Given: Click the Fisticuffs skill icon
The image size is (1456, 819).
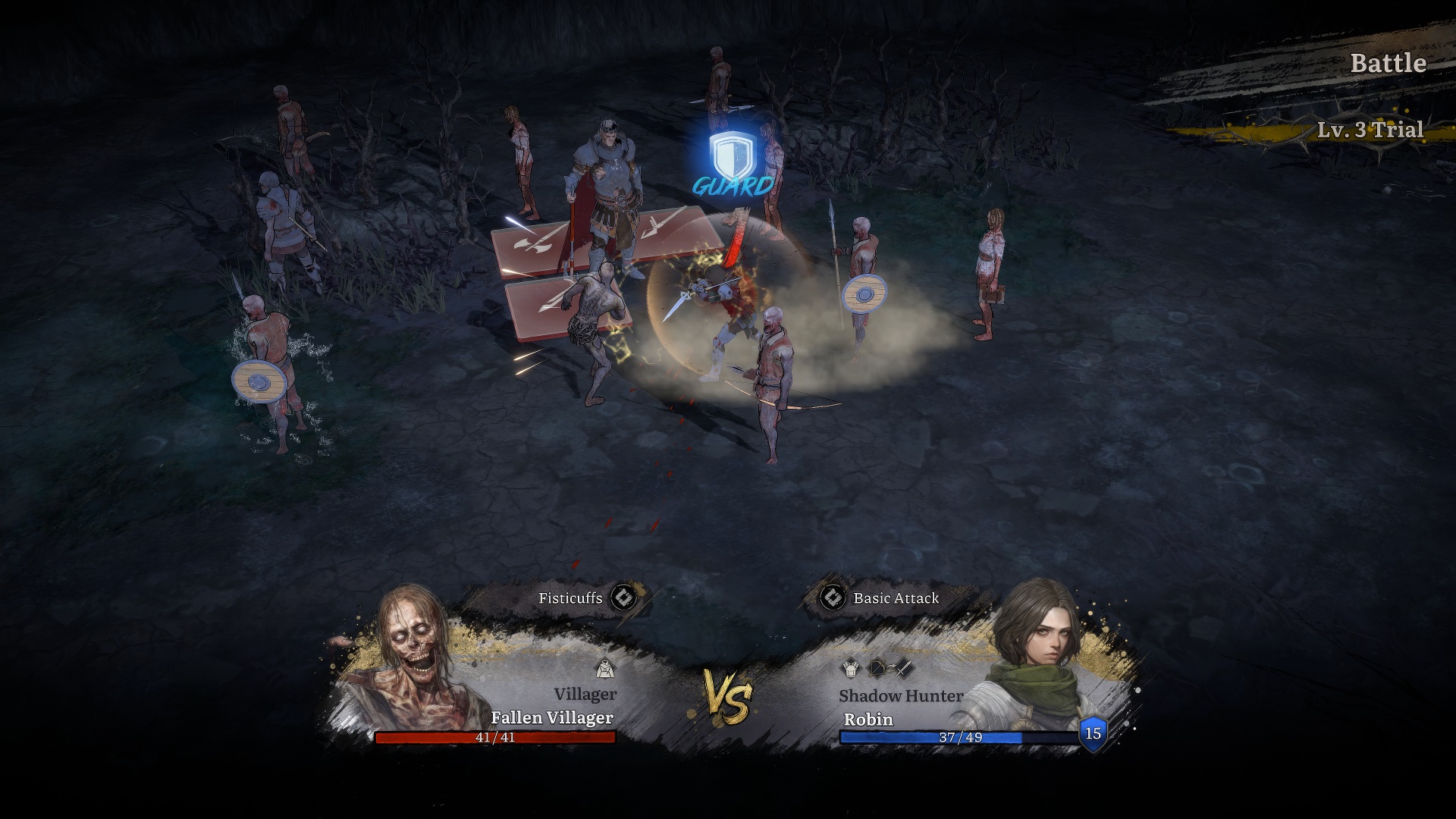Looking at the screenshot, I should (x=623, y=598).
